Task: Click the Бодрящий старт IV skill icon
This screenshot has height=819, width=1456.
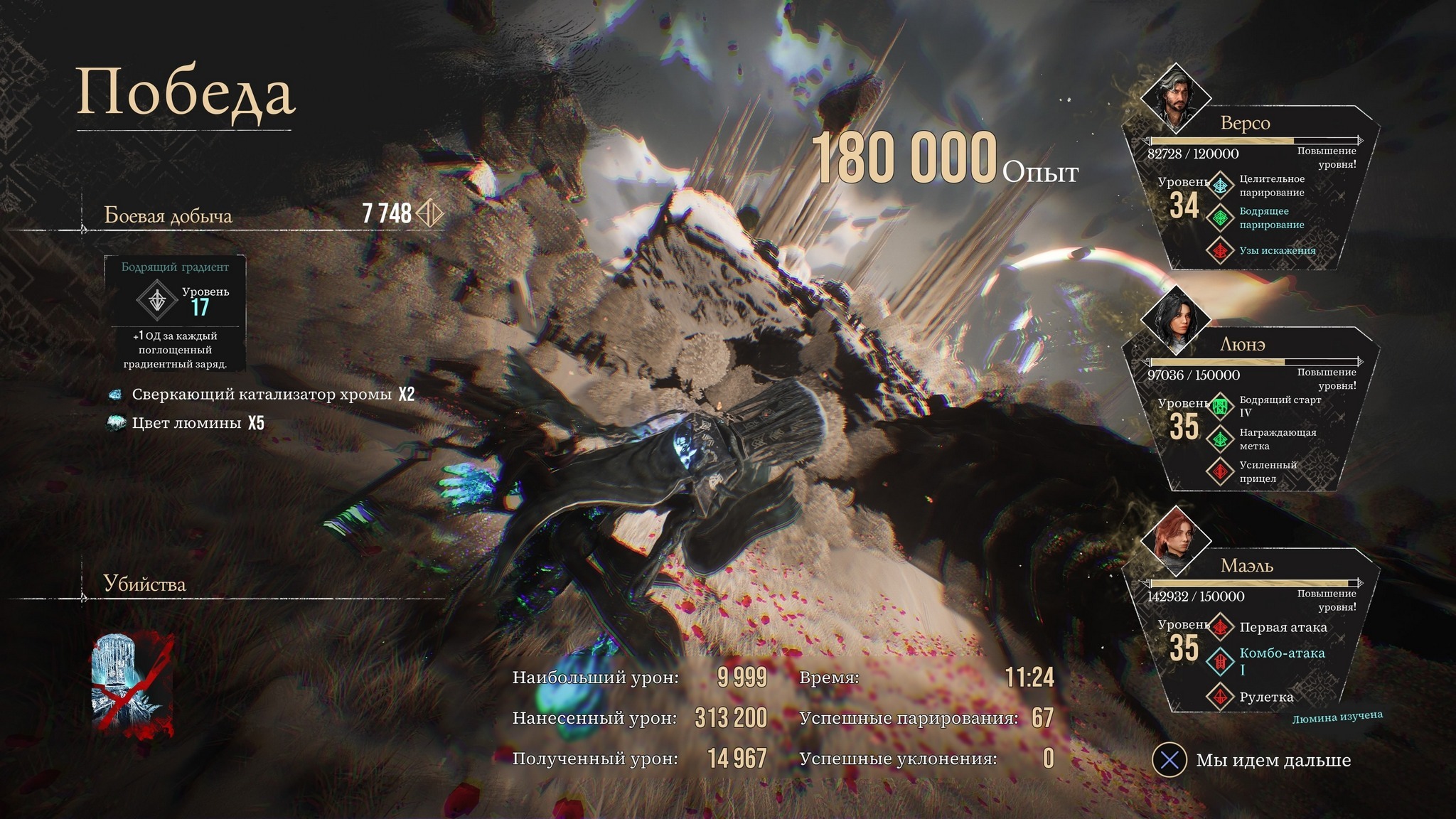Action: coord(1221,407)
